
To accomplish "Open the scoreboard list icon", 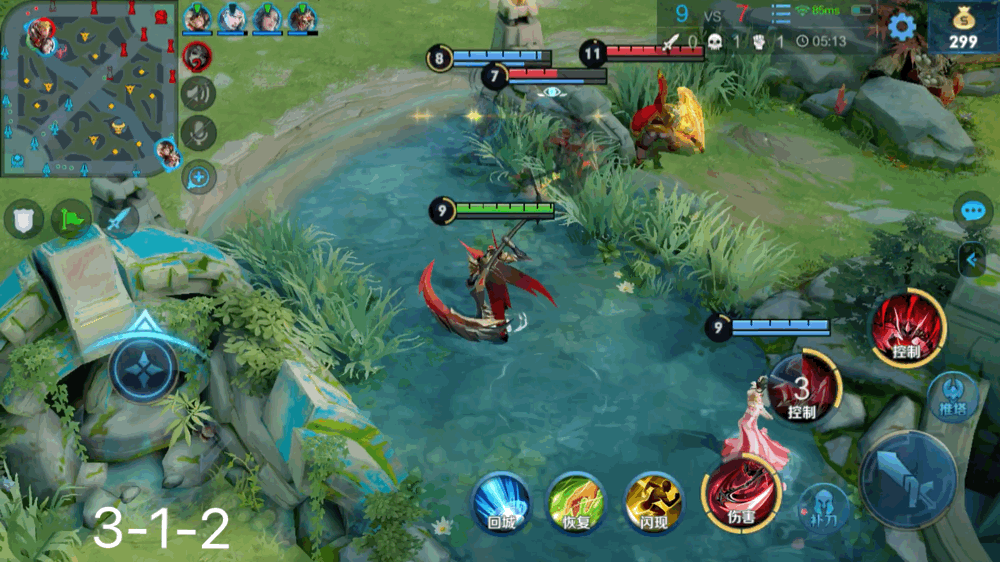I will pyautogui.click(x=781, y=13).
